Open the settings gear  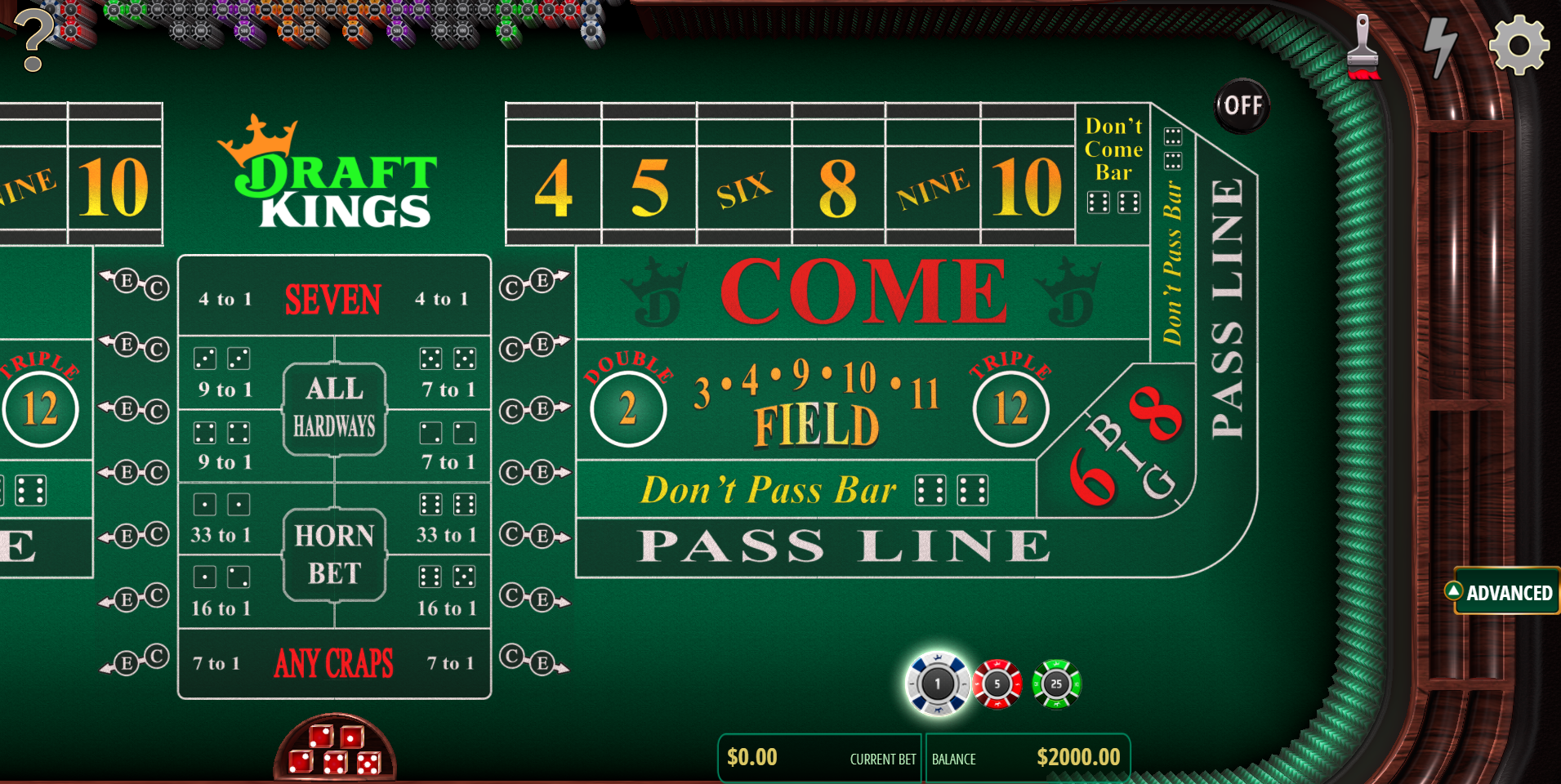point(1518,45)
